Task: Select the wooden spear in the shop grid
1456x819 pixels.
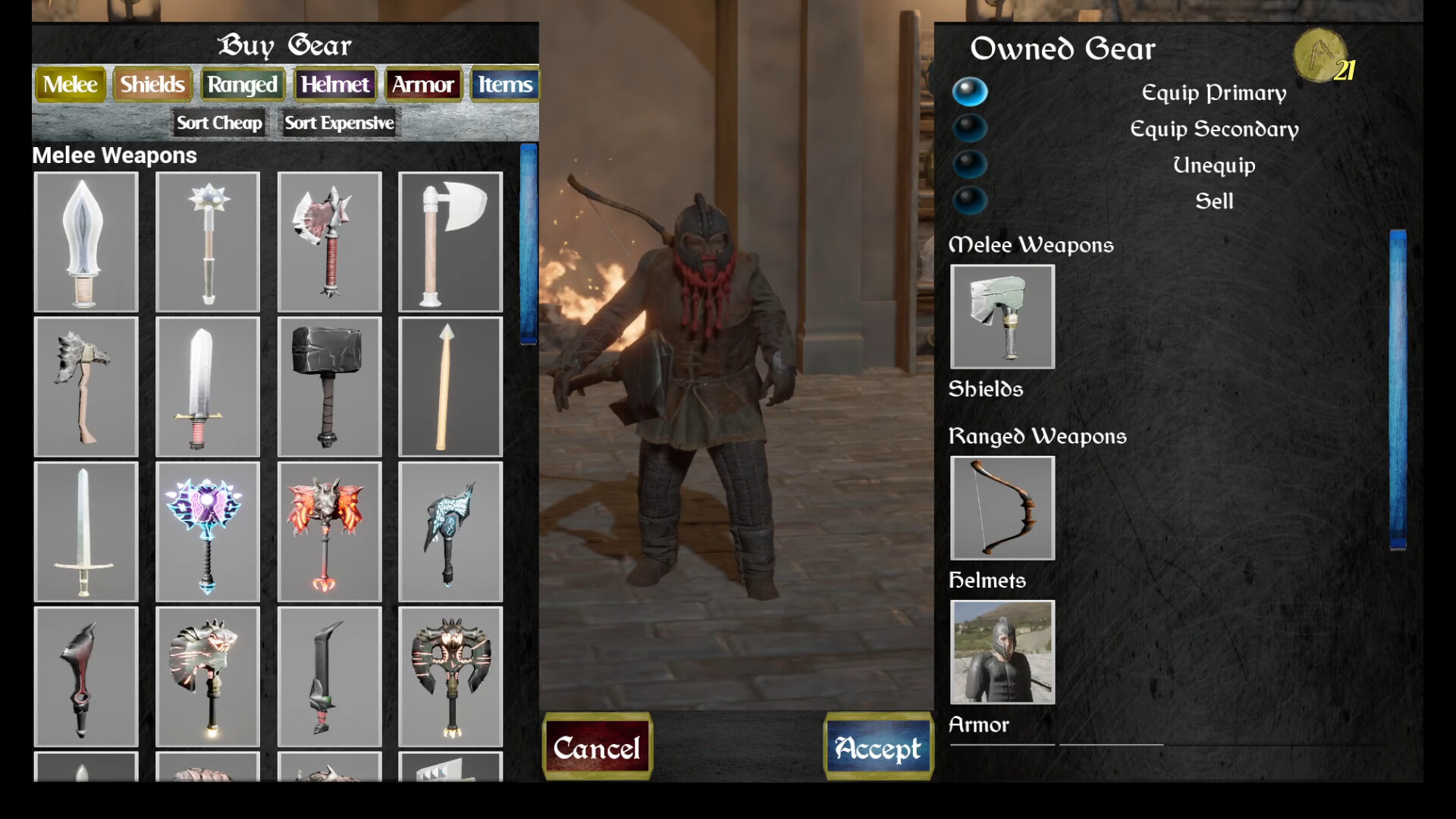Action: click(x=450, y=388)
